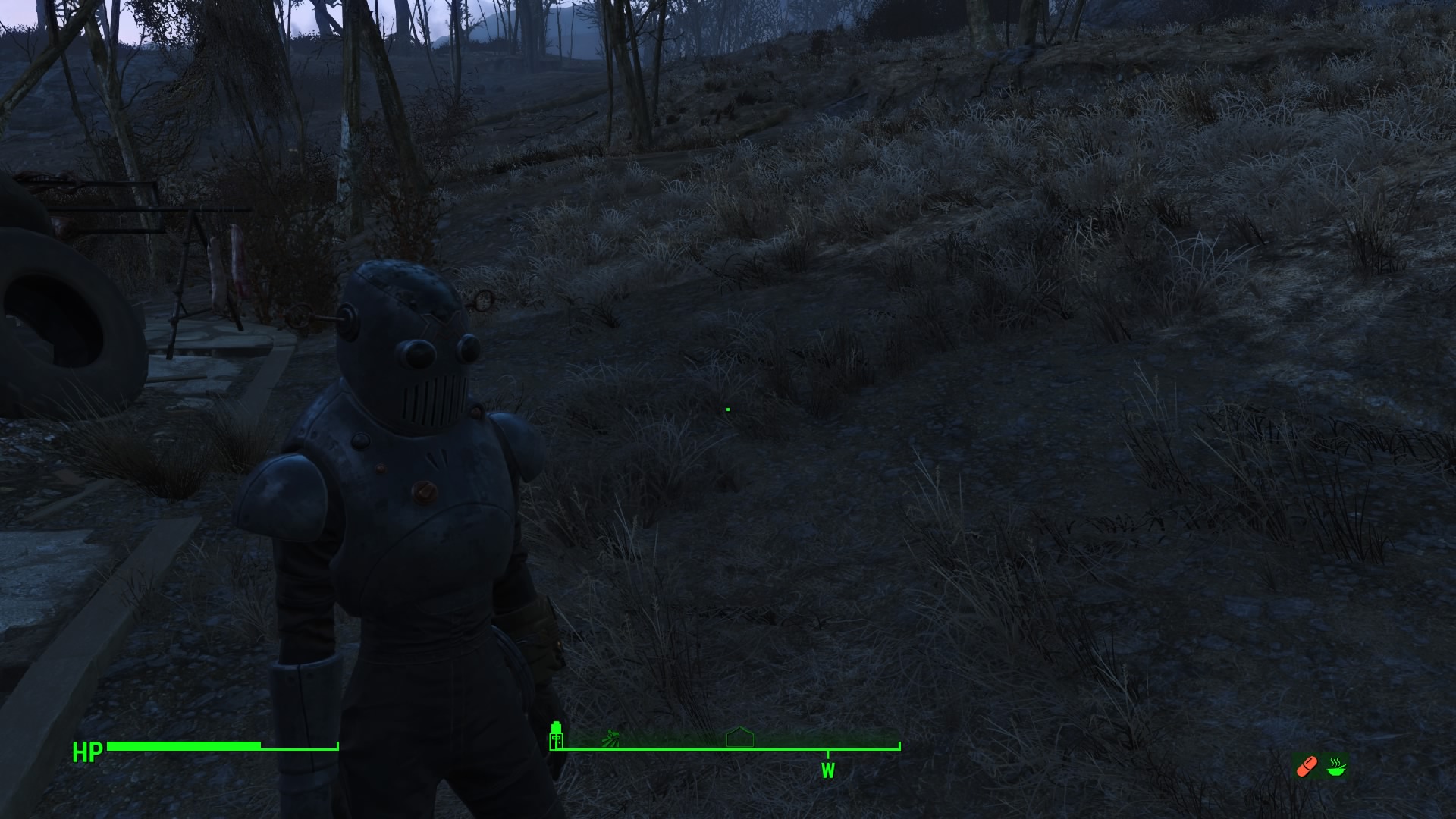
Task: Click the W heading on the compass
Action: point(827,771)
